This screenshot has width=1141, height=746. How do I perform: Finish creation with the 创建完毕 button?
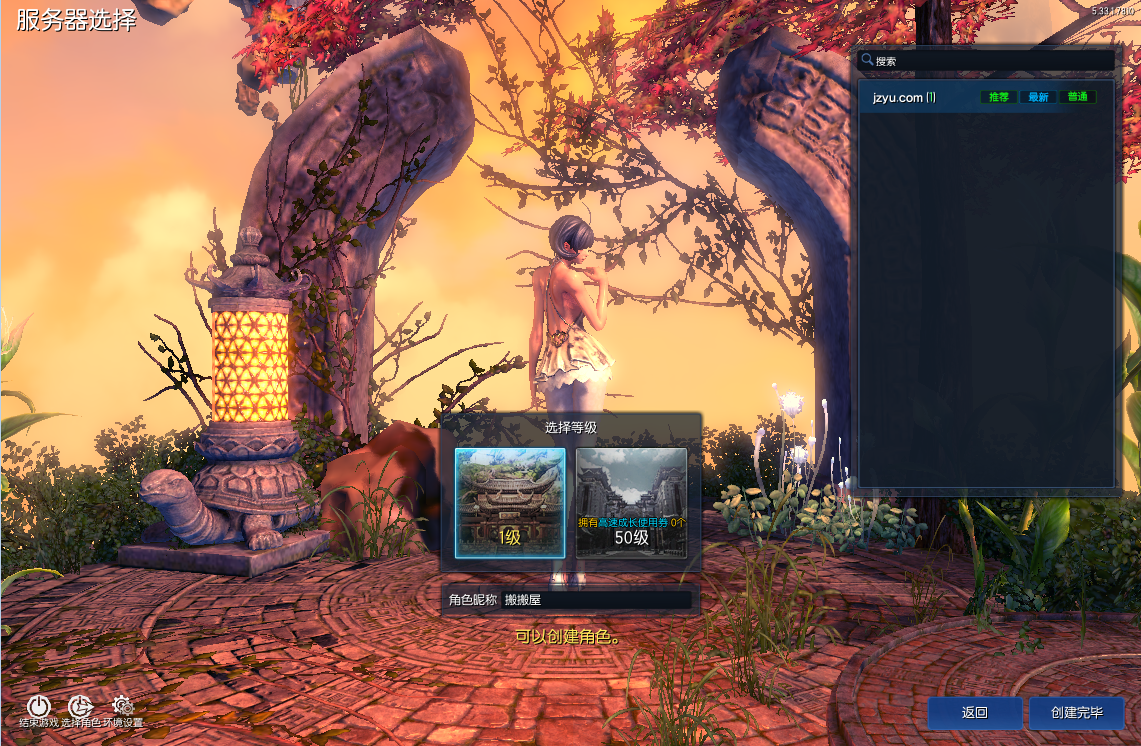pos(1077,713)
